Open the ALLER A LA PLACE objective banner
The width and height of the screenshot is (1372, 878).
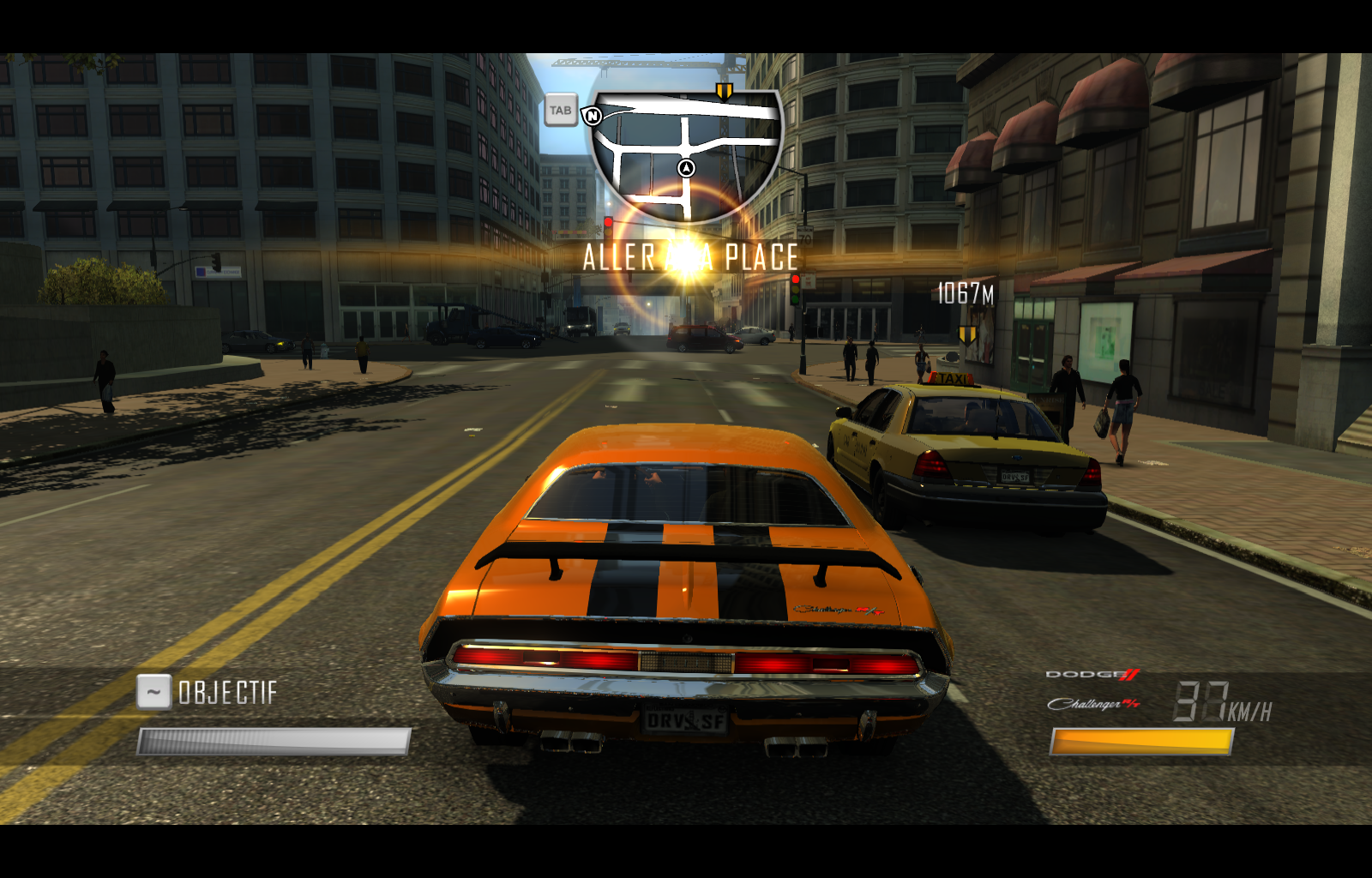pyautogui.click(x=690, y=253)
